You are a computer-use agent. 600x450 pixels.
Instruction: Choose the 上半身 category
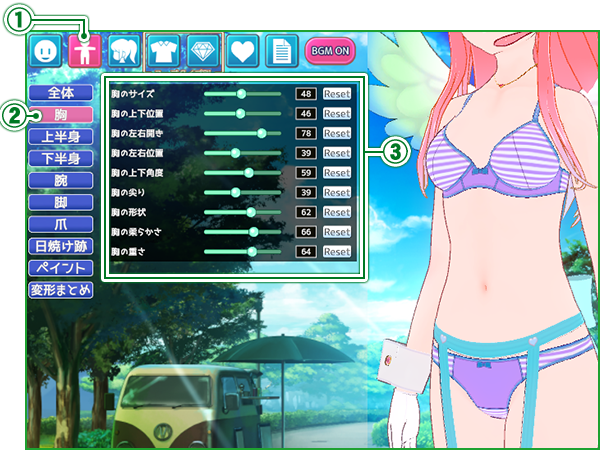point(61,136)
